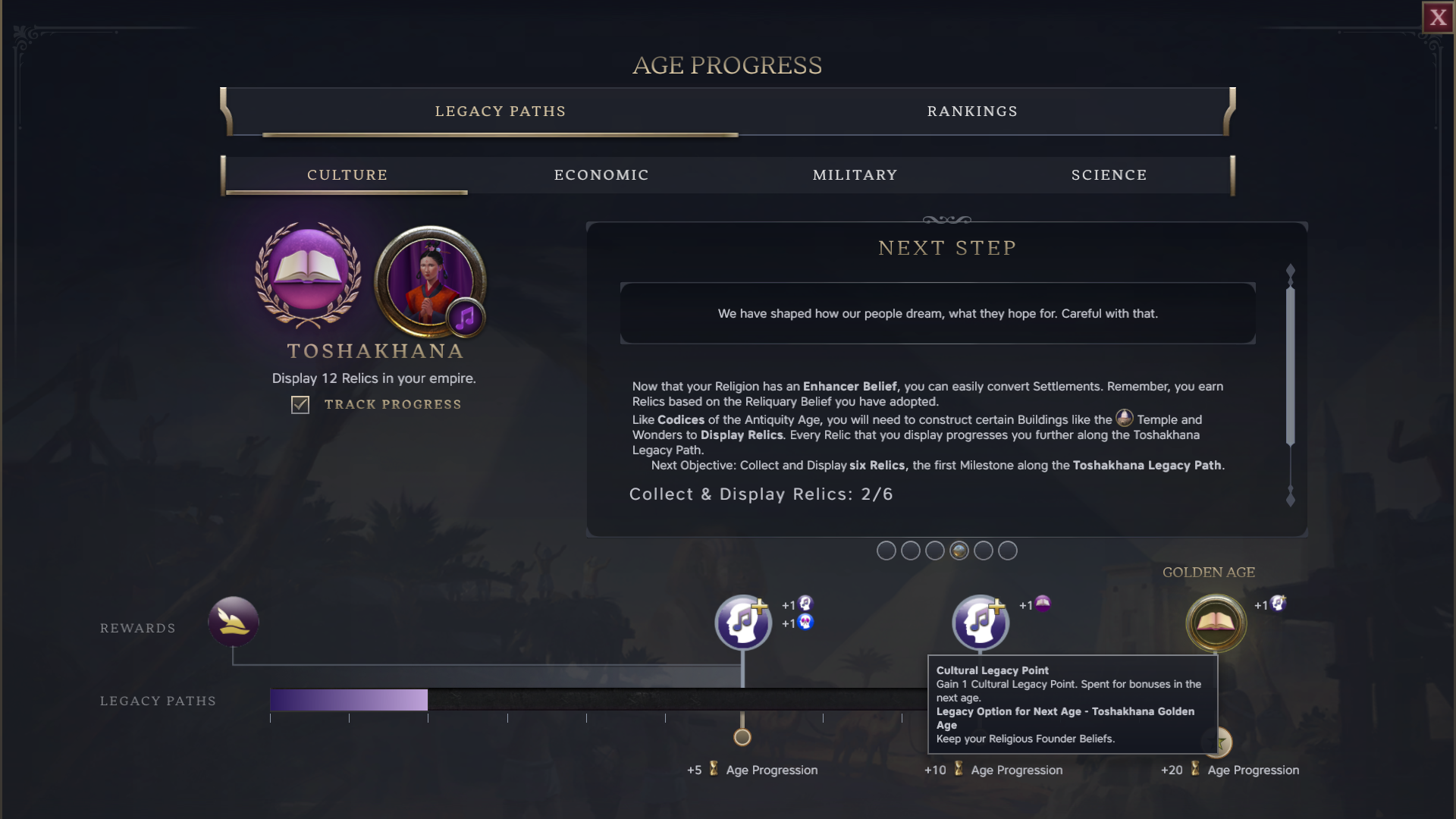Select the Legacy Paths tab
The width and height of the screenshot is (1456, 819).
(500, 111)
